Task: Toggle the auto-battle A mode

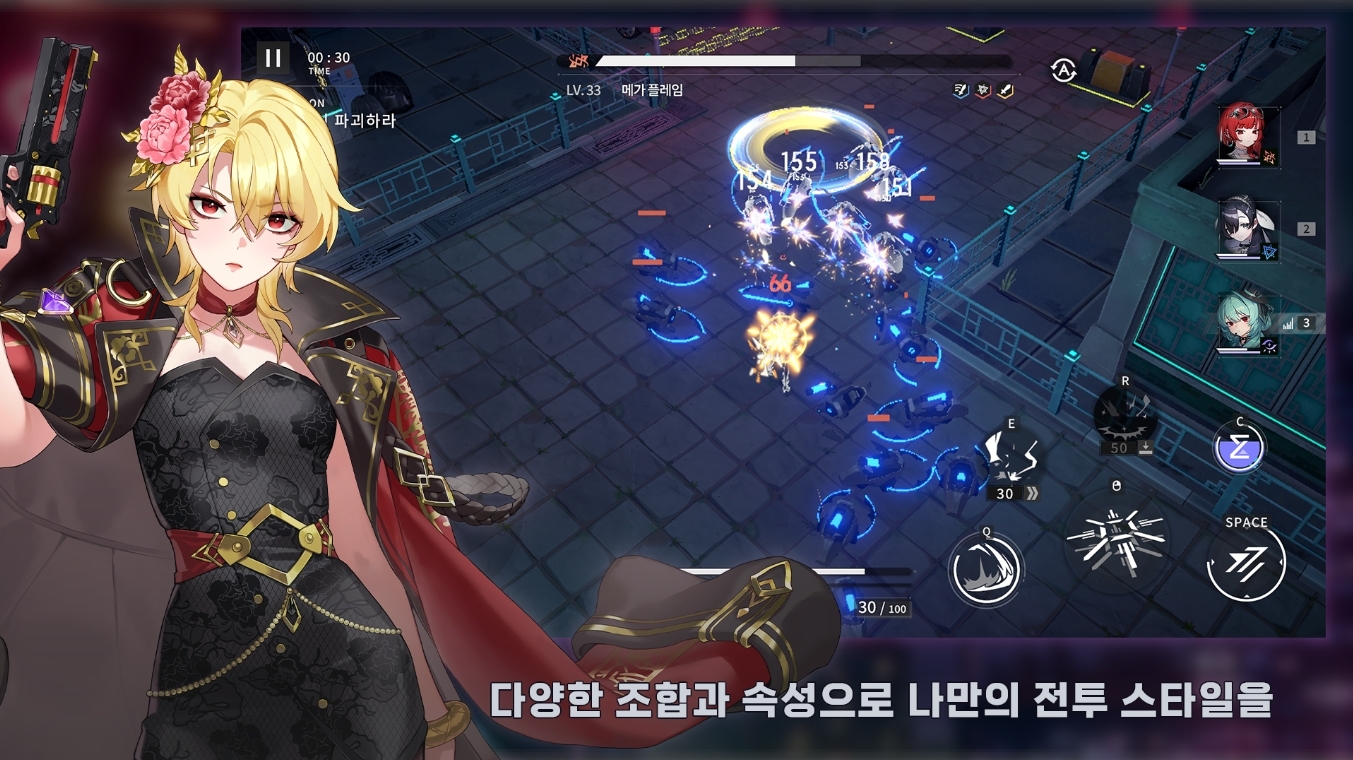Action: click(1063, 69)
